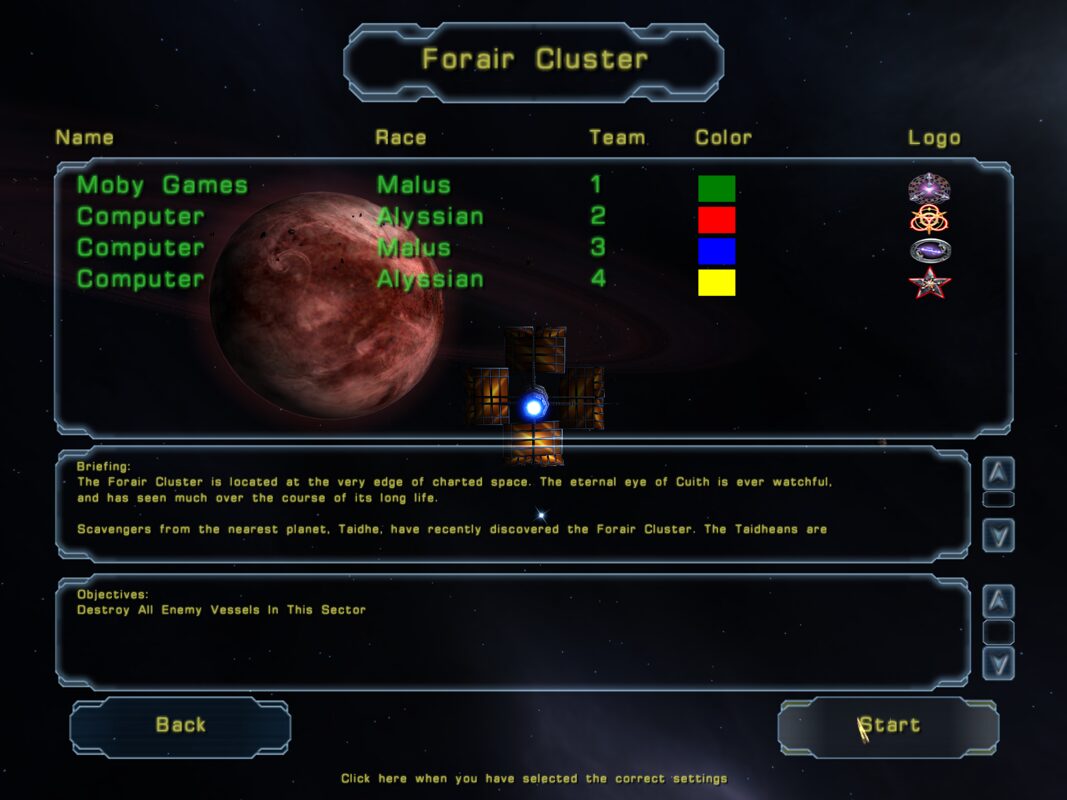Change Moby Games' Malus race
This screenshot has height=800, width=1067.
click(x=413, y=185)
